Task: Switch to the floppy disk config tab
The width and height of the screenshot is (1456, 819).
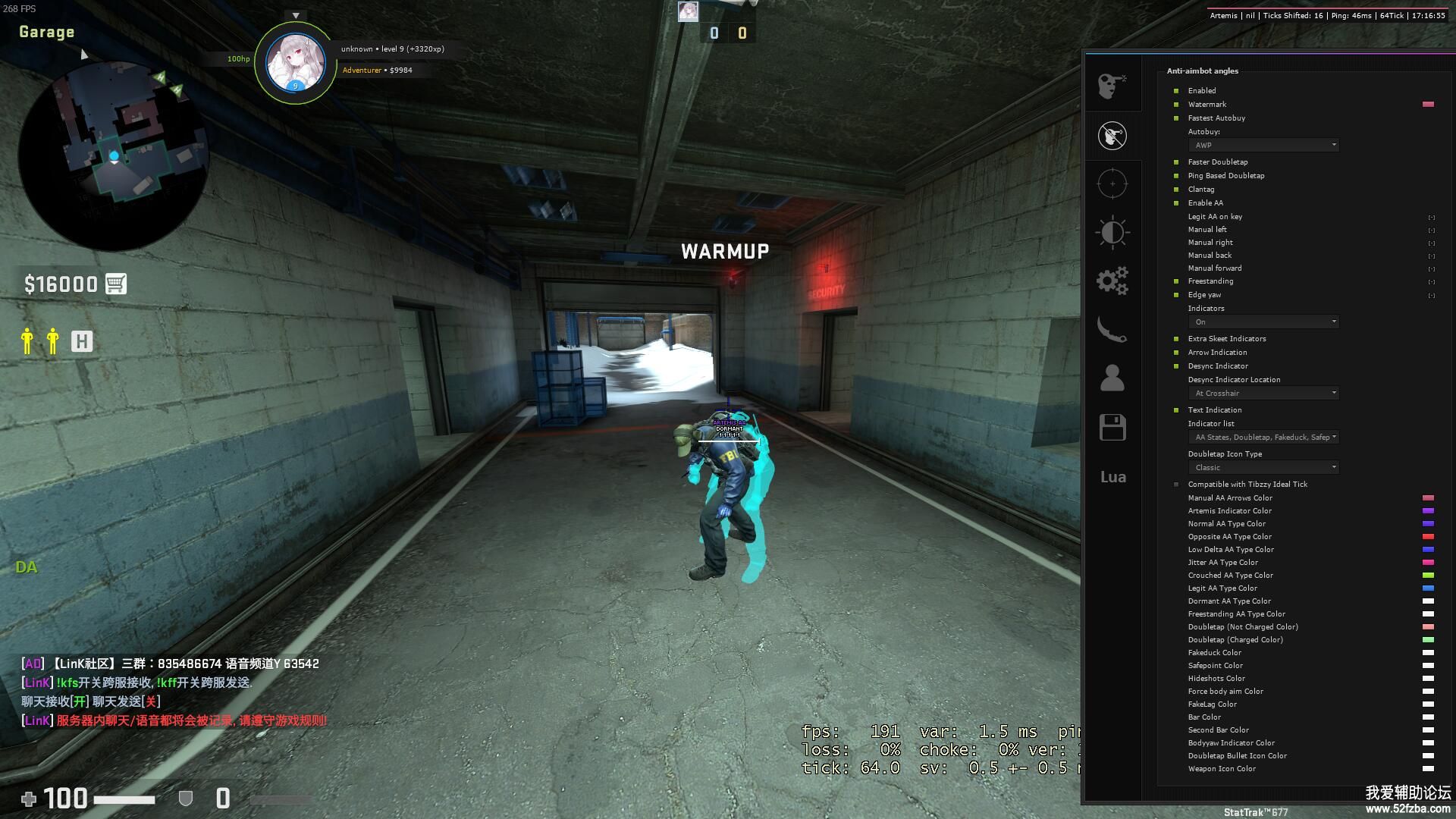Action: tap(1112, 428)
